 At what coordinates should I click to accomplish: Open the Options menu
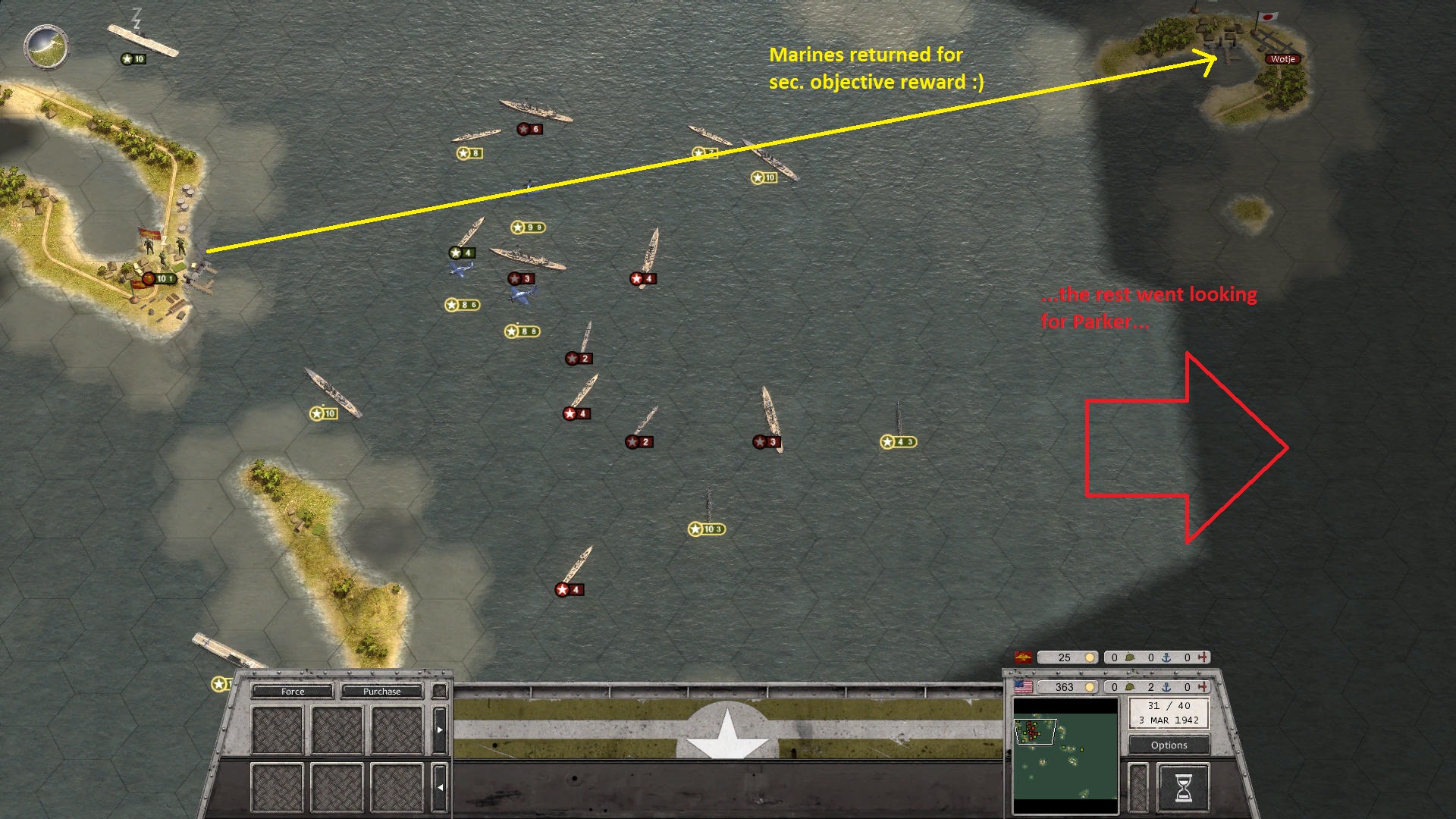pos(1169,745)
